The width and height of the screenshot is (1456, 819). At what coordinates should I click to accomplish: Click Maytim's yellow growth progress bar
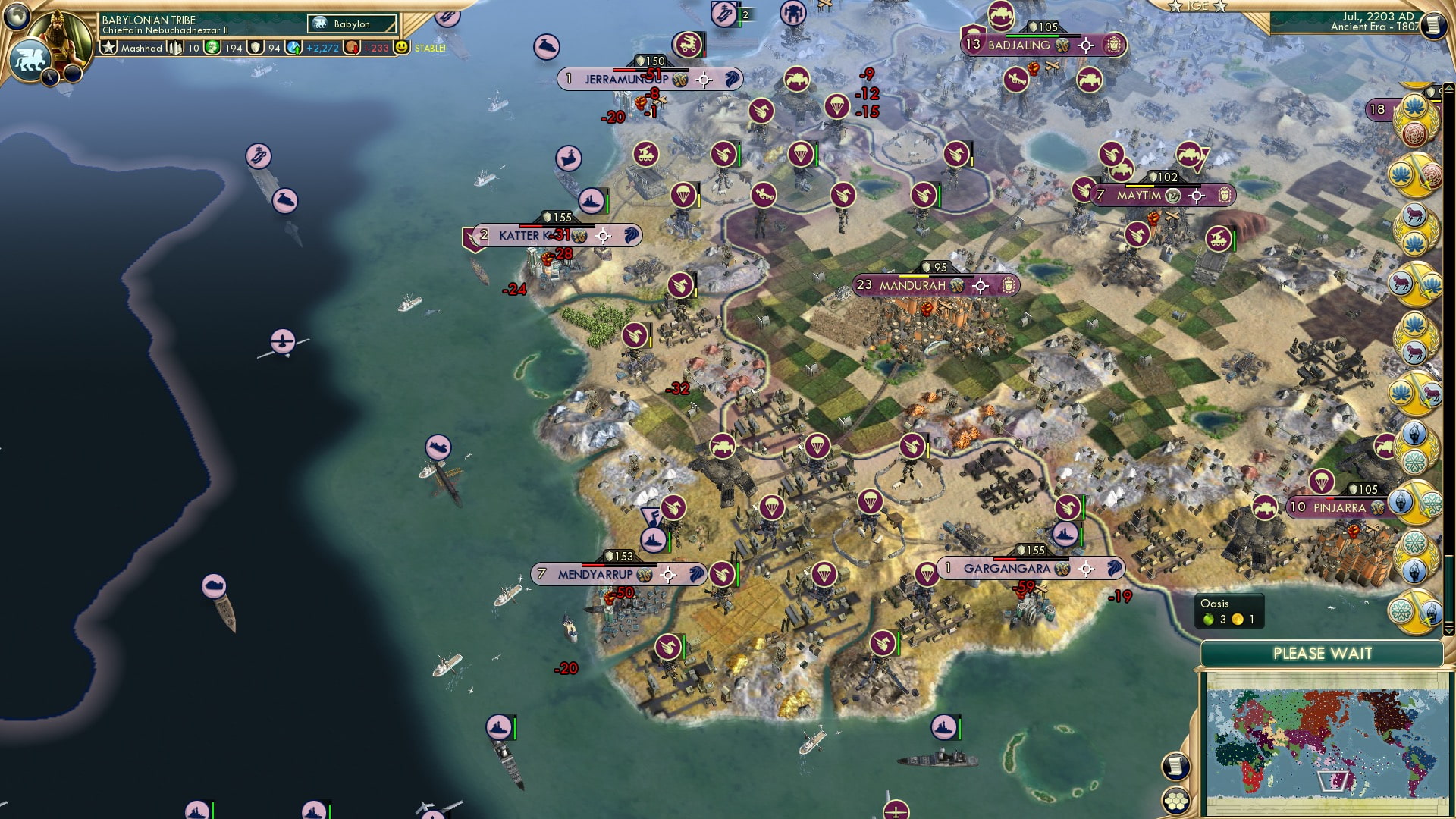(x=1140, y=186)
